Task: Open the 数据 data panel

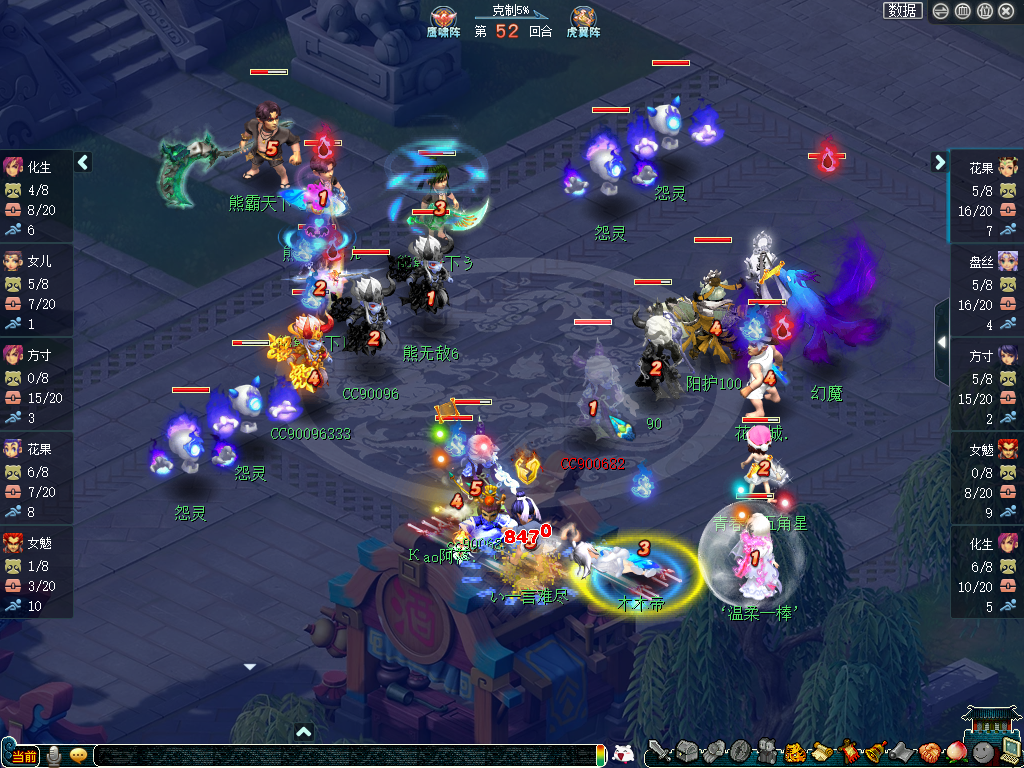Action: click(903, 11)
